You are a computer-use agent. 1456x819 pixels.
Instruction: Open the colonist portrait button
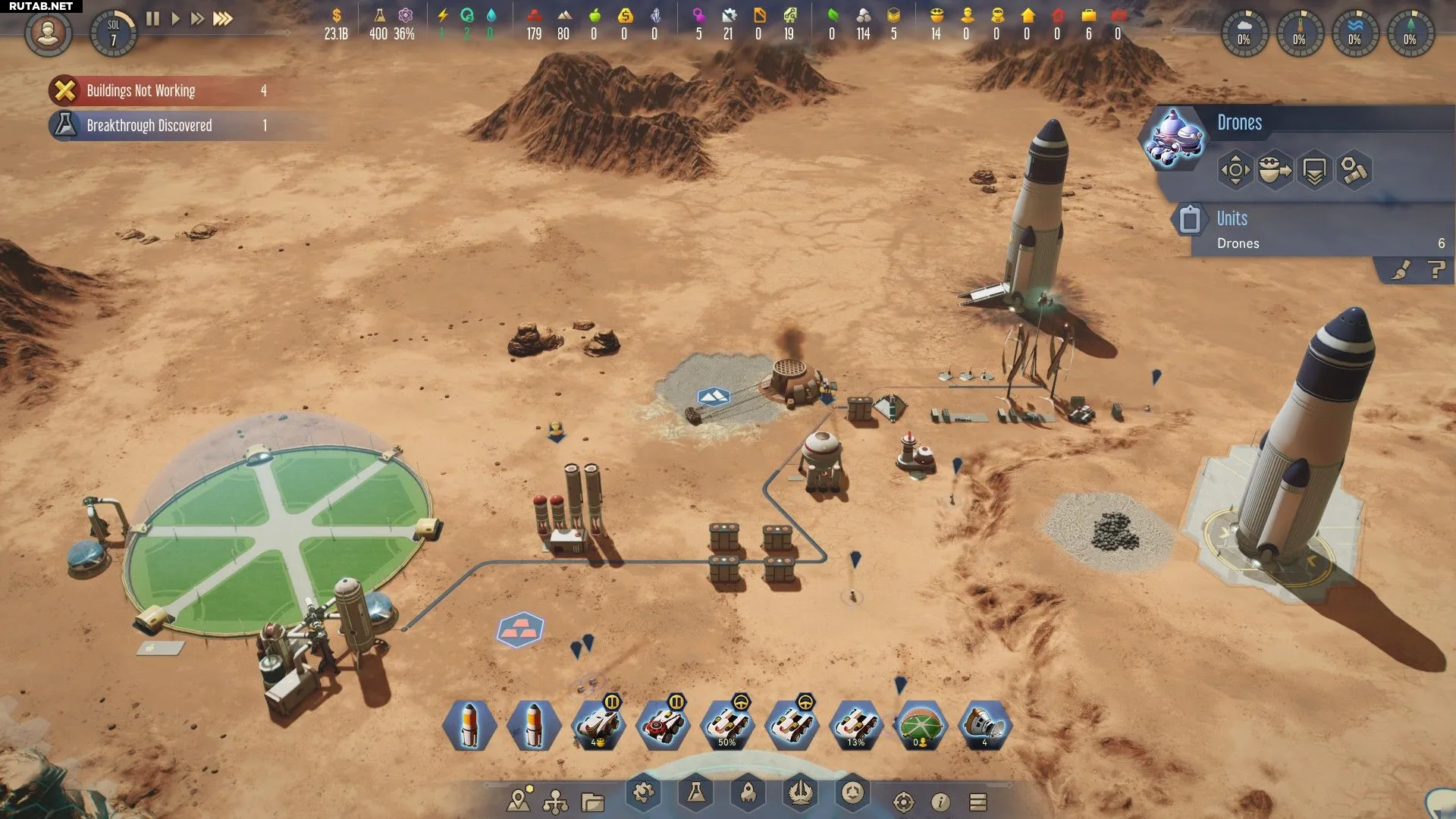click(x=48, y=33)
